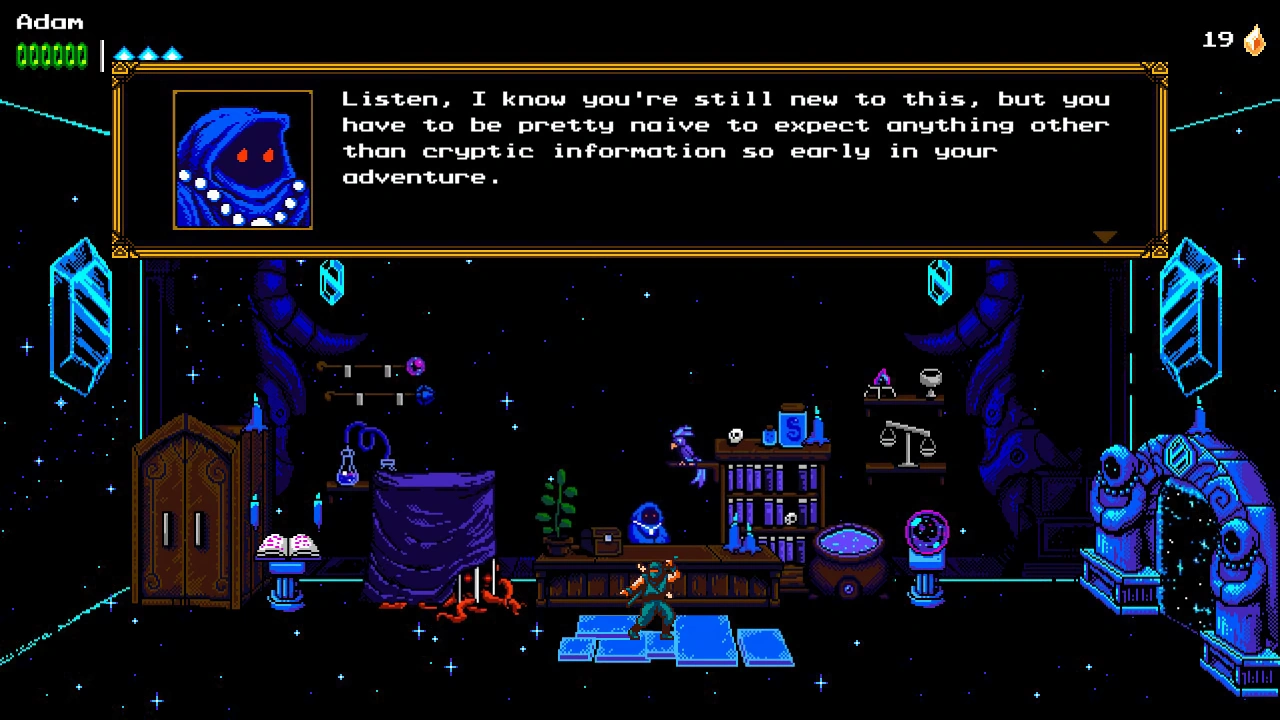Advance dialogue with the continue arrow
Viewport: 1280px width, 720px height.
coord(1104,237)
